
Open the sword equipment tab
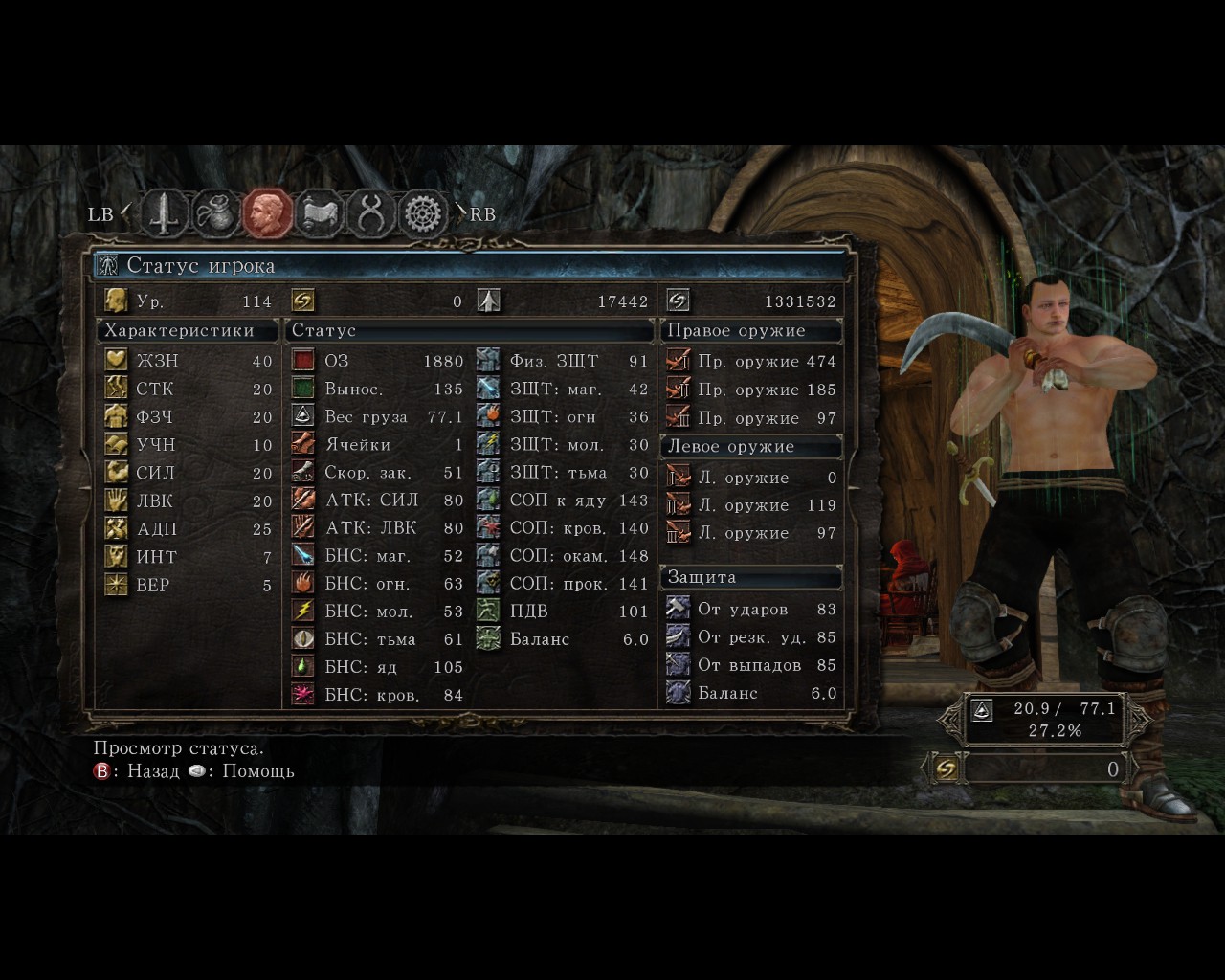click(x=166, y=213)
